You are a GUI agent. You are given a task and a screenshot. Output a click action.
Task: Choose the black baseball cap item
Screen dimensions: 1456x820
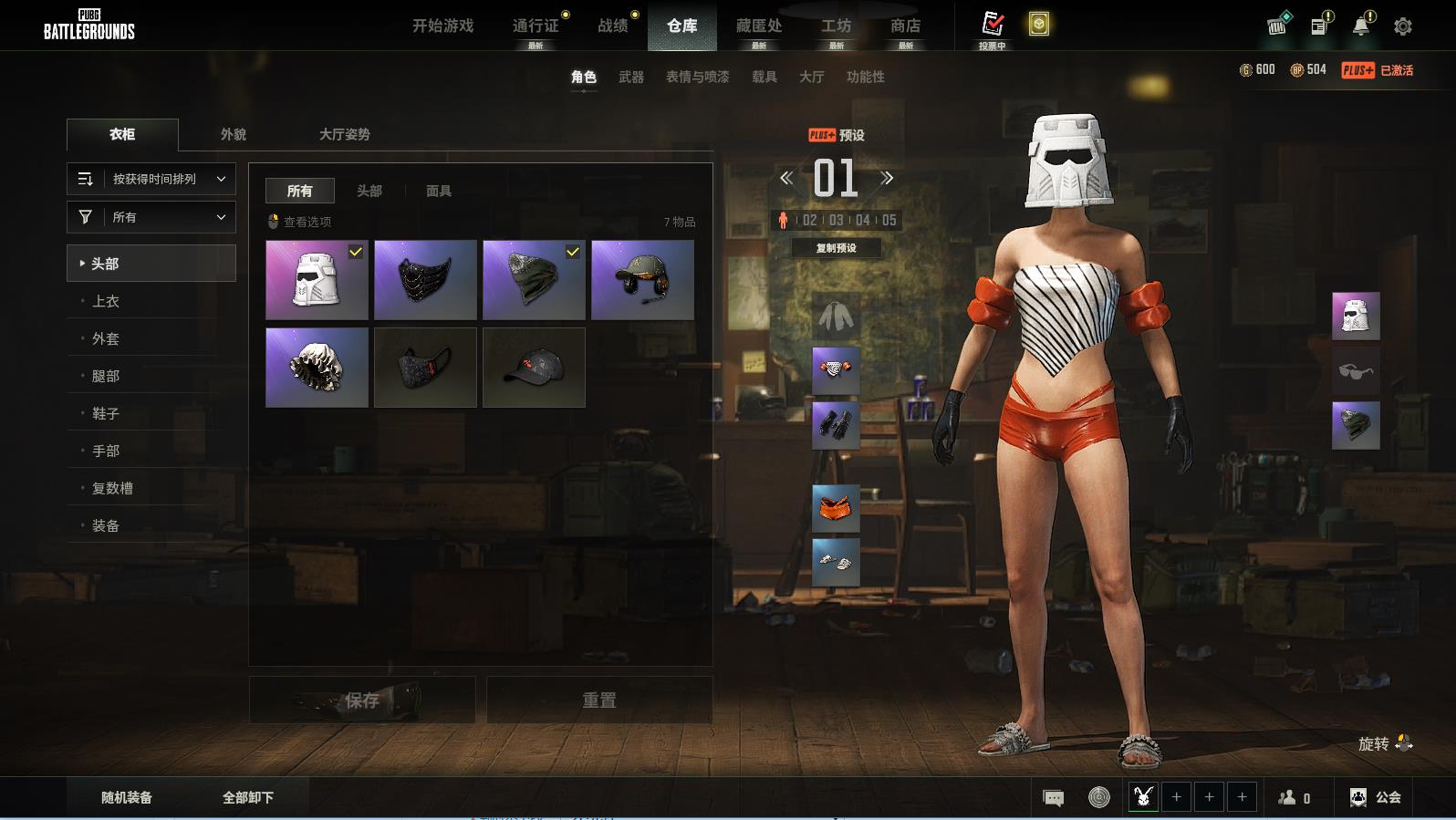pos(534,367)
